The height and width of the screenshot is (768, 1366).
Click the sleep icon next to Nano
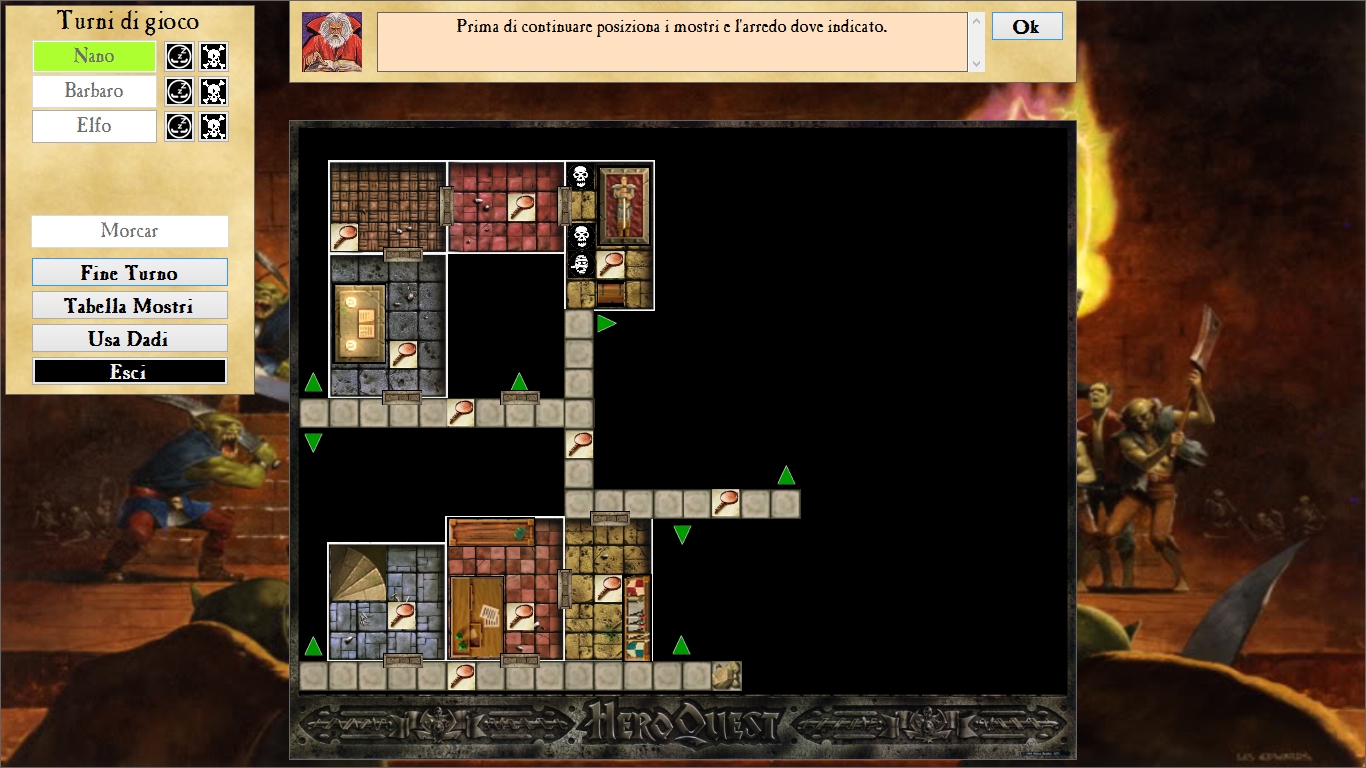179,56
